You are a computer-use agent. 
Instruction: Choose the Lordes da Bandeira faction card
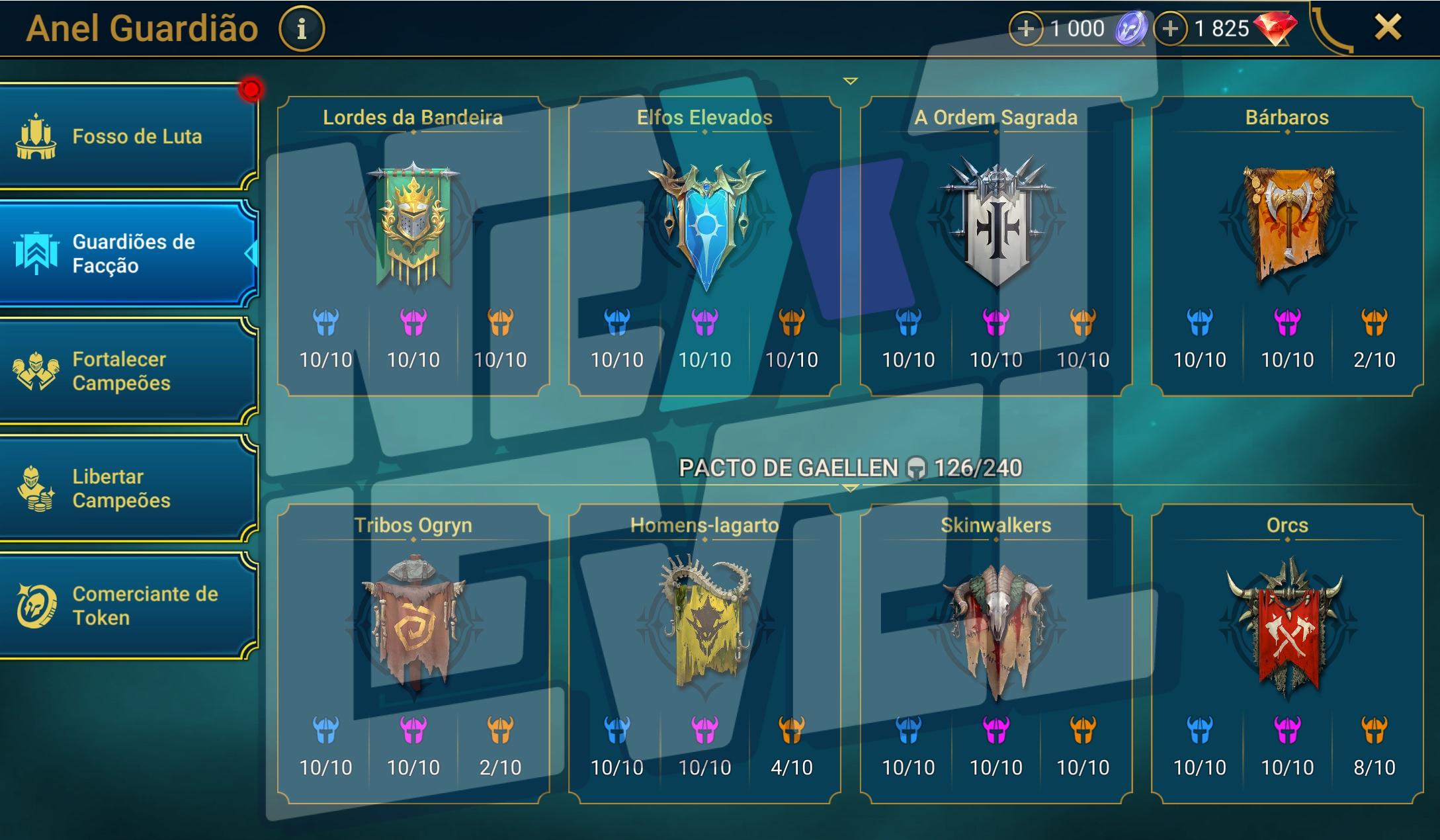[413, 246]
